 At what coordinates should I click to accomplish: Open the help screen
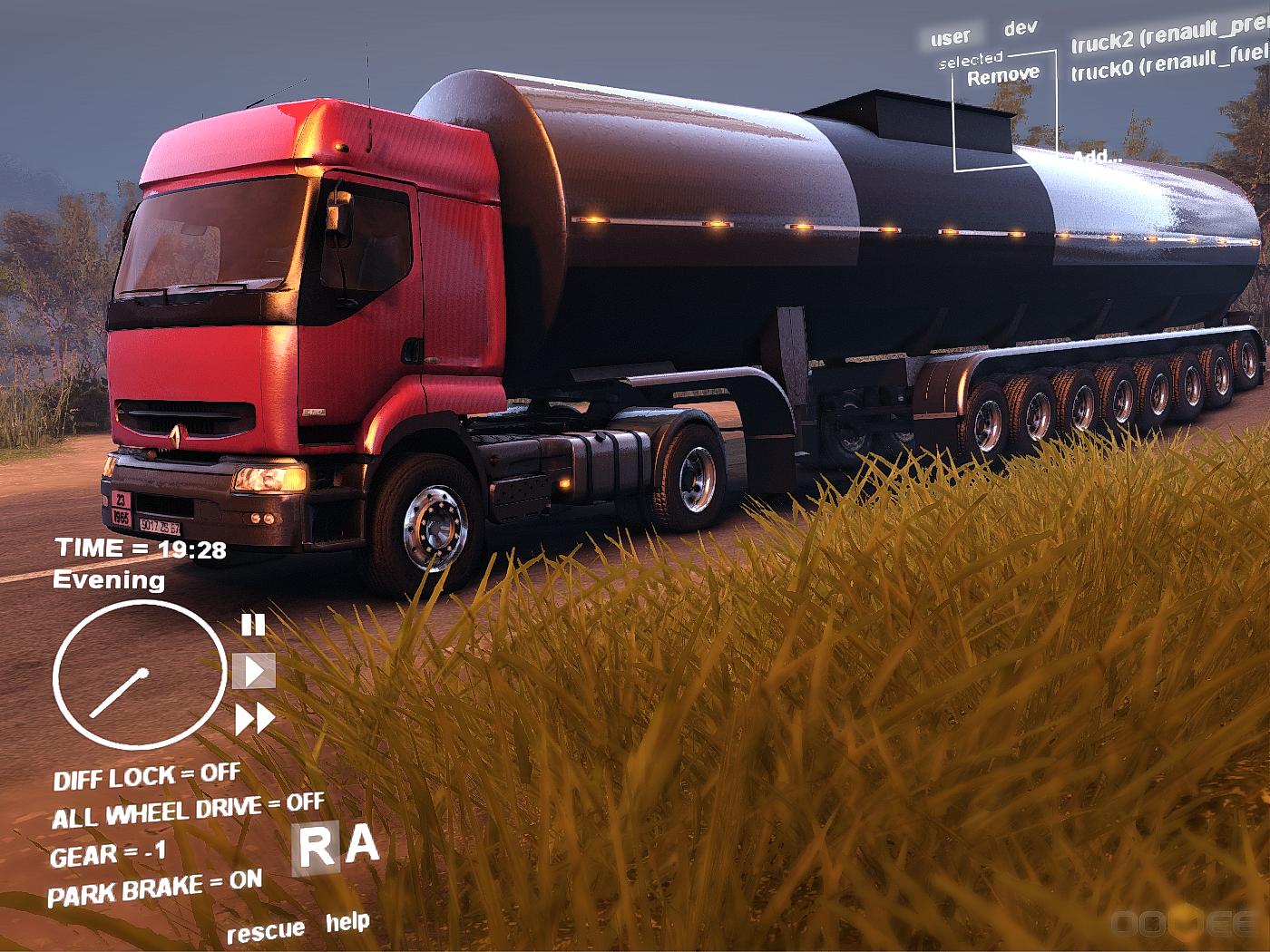[x=347, y=923]
